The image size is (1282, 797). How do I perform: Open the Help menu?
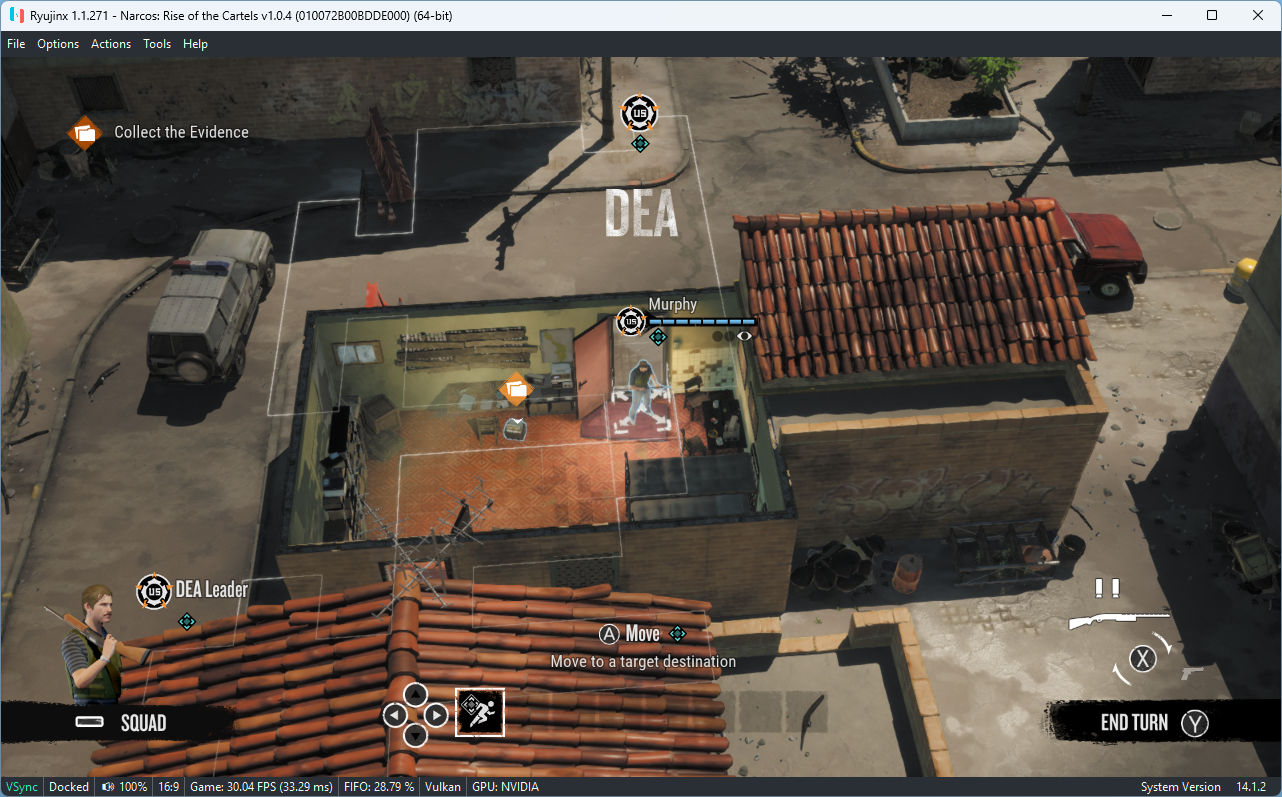pos(195,43)
